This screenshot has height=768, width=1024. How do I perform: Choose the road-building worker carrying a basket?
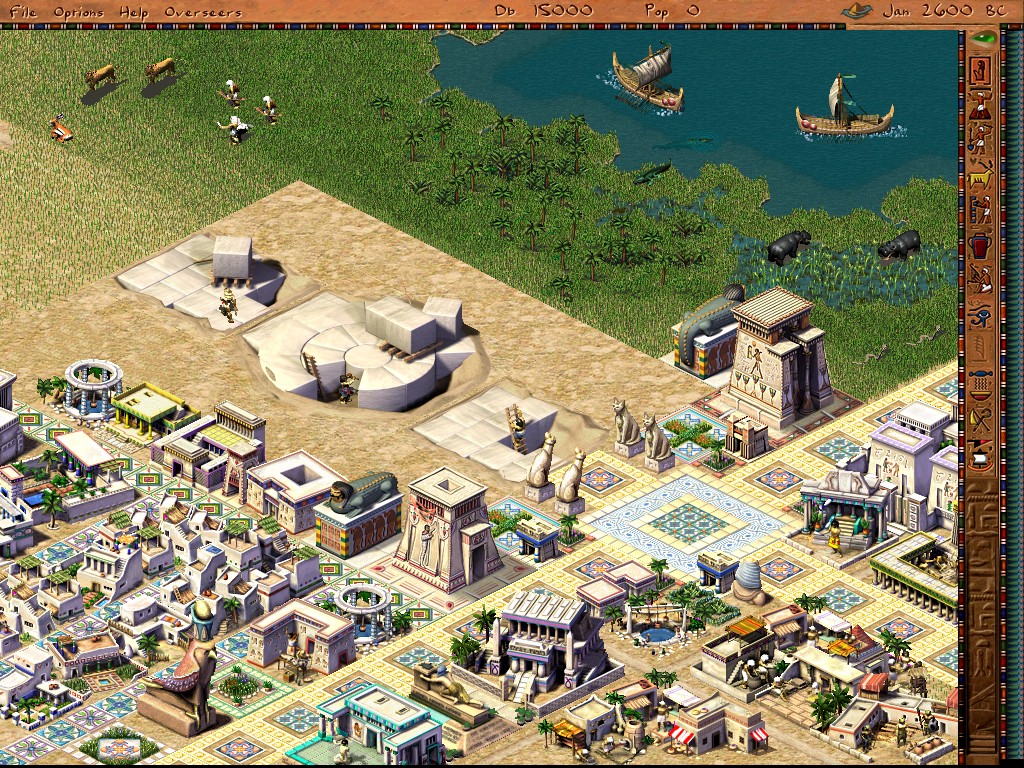tap(980, 104)
